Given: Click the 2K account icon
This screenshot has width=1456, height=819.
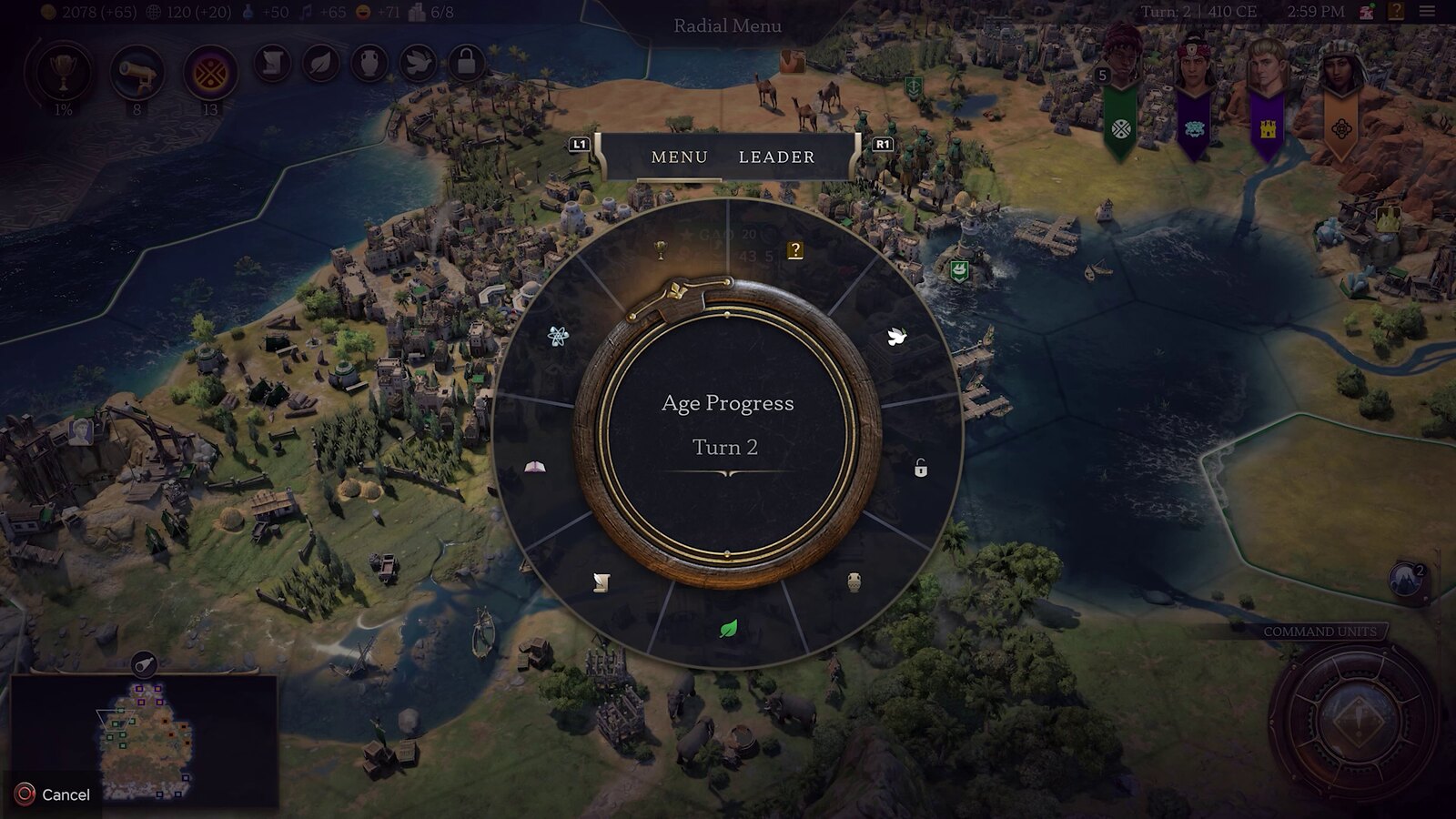Looking at the screenshot, I should pyautogui.click(x=1367, y=12).
